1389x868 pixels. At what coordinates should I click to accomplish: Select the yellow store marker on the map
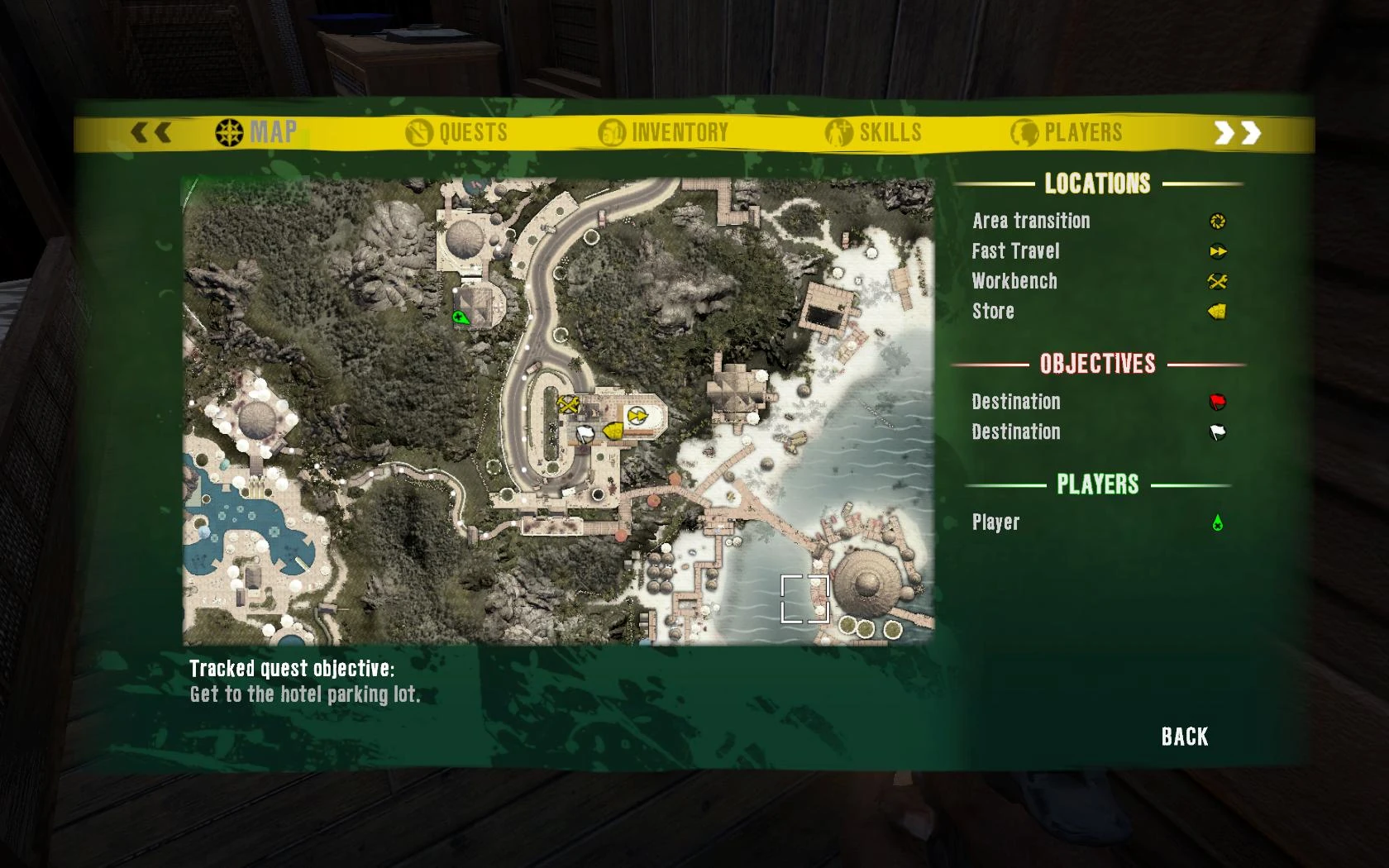click(613, 431)
